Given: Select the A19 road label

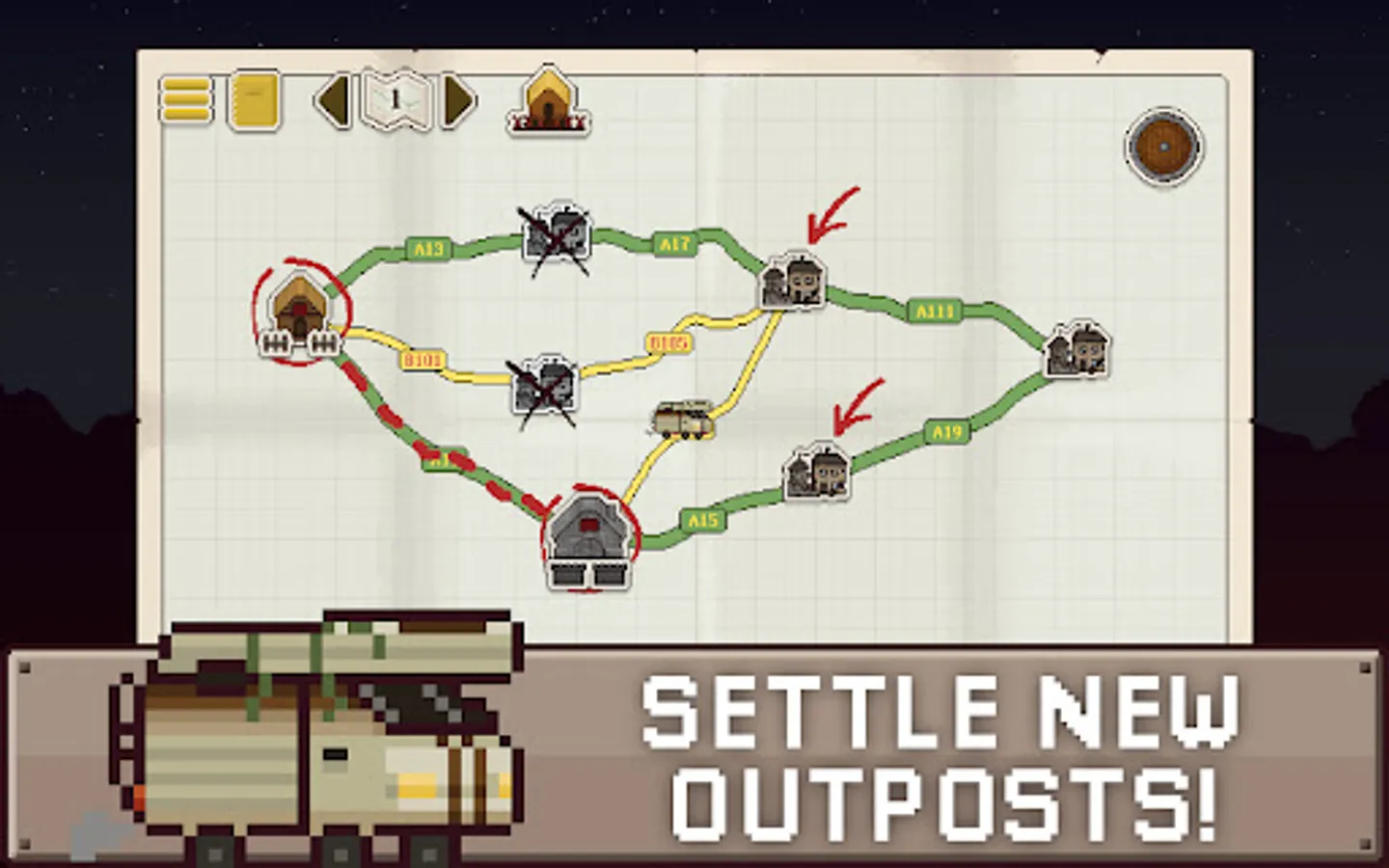Looking at the screenshot, I should [x=946, y=431].
